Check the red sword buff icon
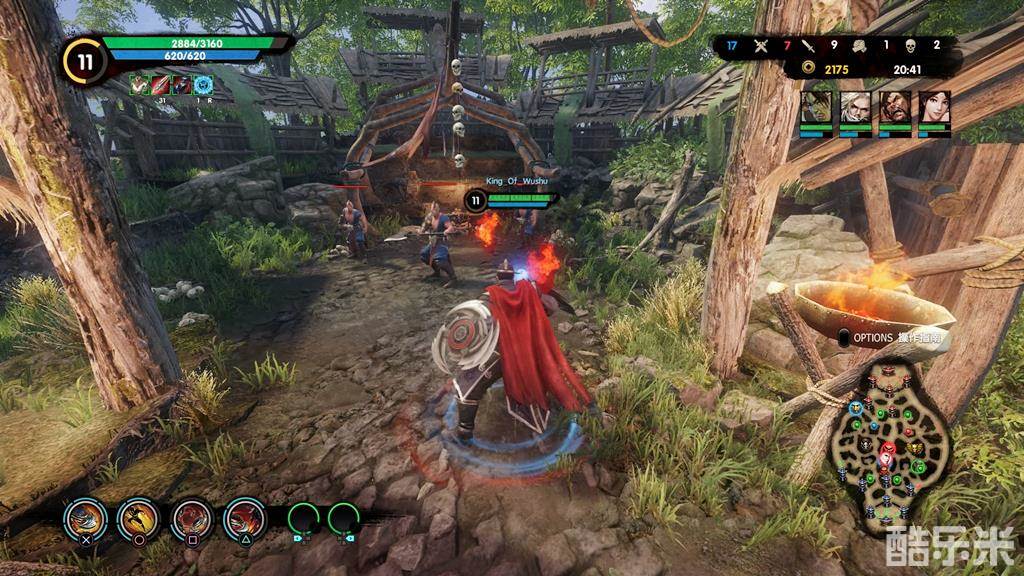Image resolution: width=1024 pixels, height=576 pixels. tap(161, 86)
